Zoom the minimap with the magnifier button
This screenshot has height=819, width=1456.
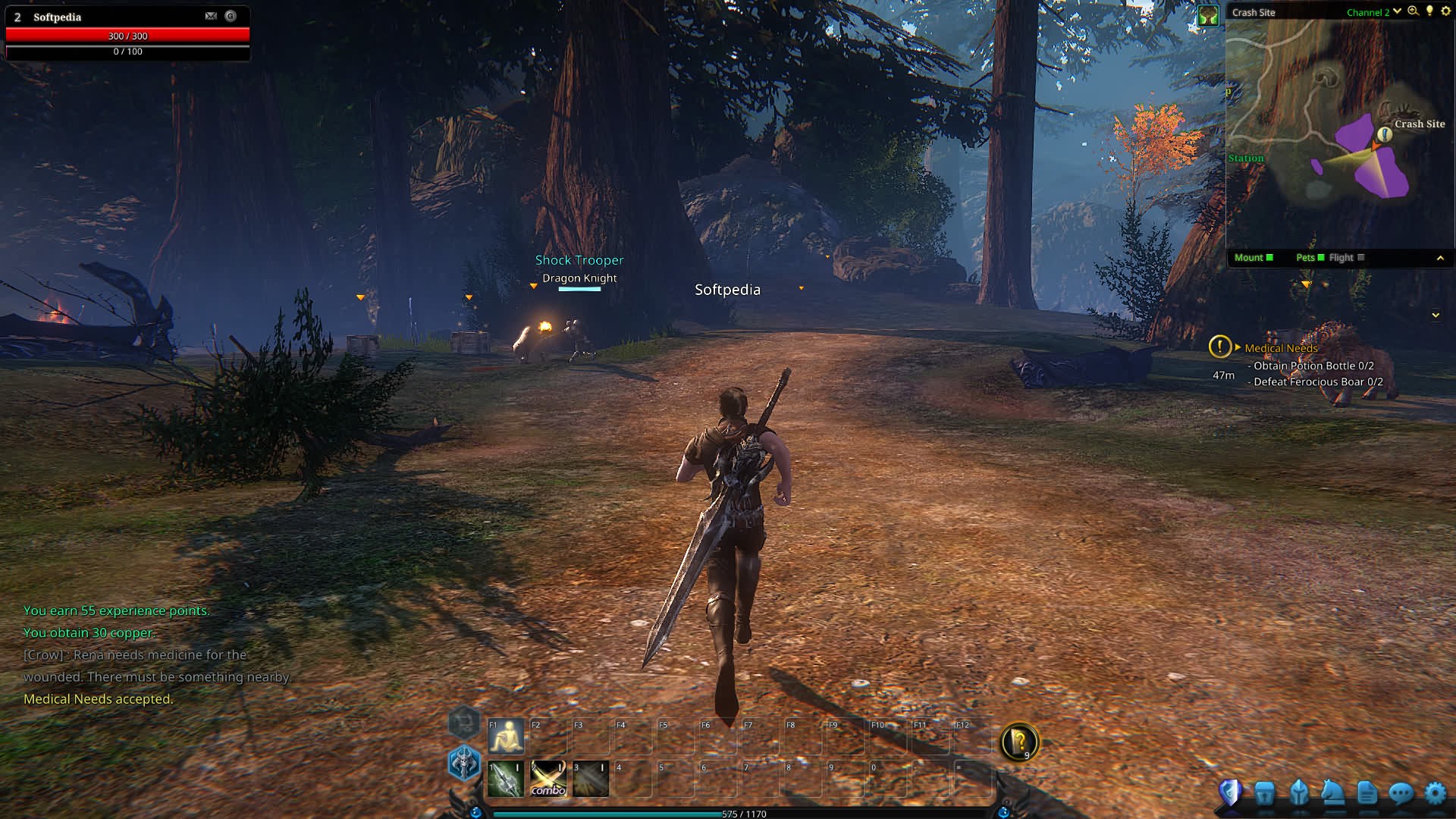(1413, 11)
